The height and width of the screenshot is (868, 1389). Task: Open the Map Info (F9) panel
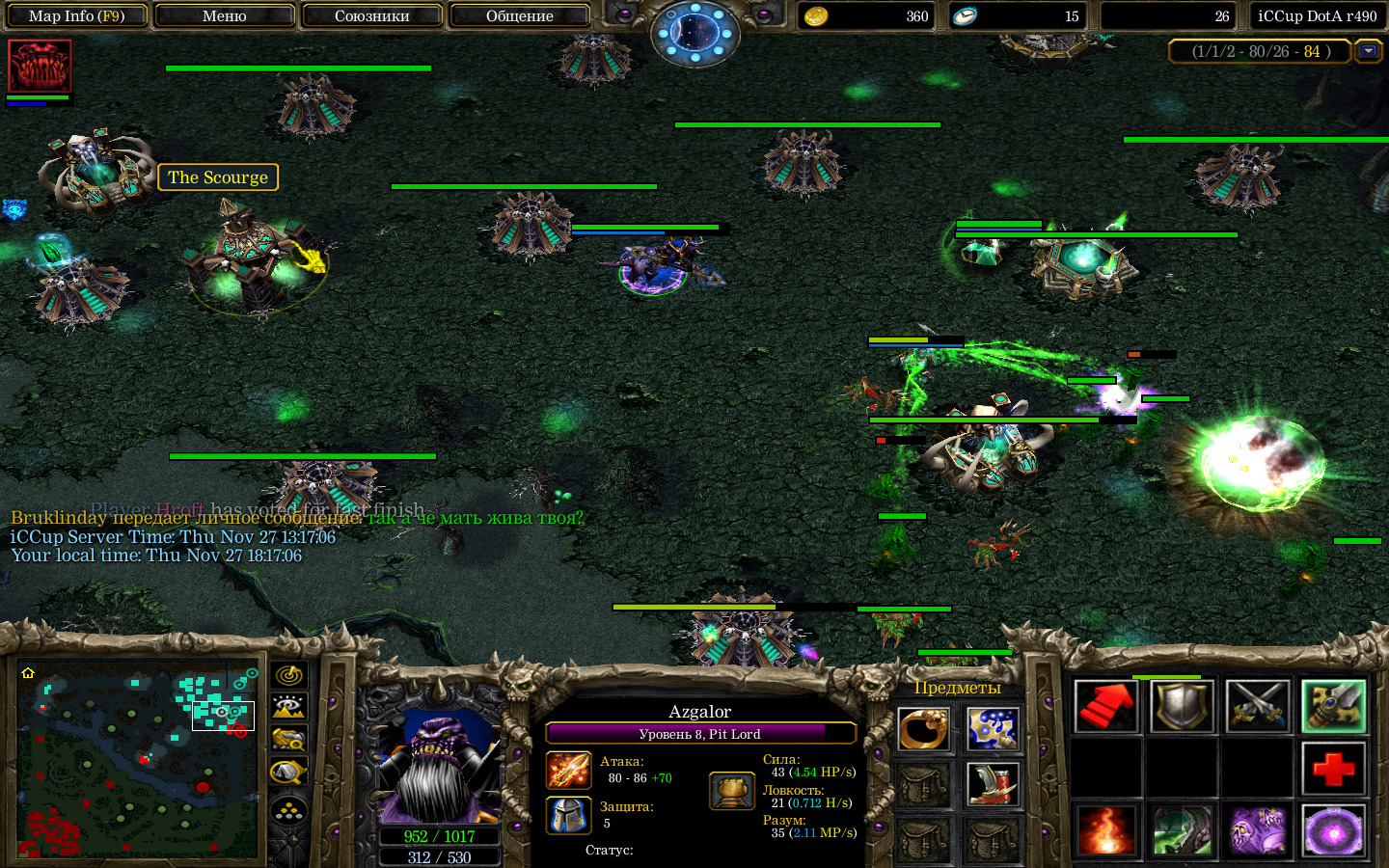76,15
